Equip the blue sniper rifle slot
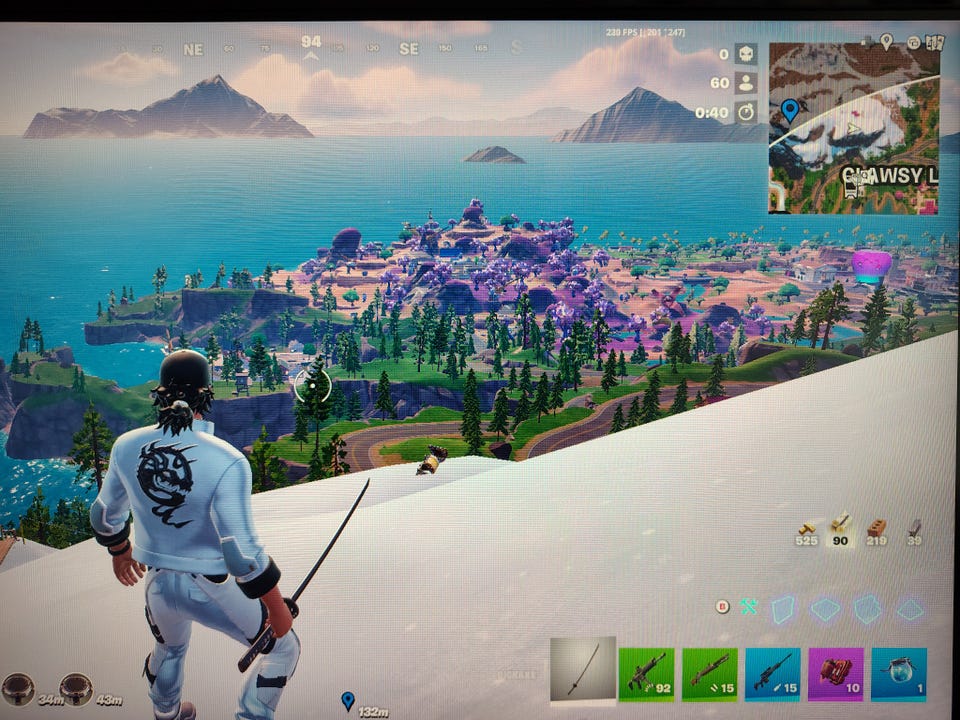This screenshot has height=720, width=960. pos(773,673)
